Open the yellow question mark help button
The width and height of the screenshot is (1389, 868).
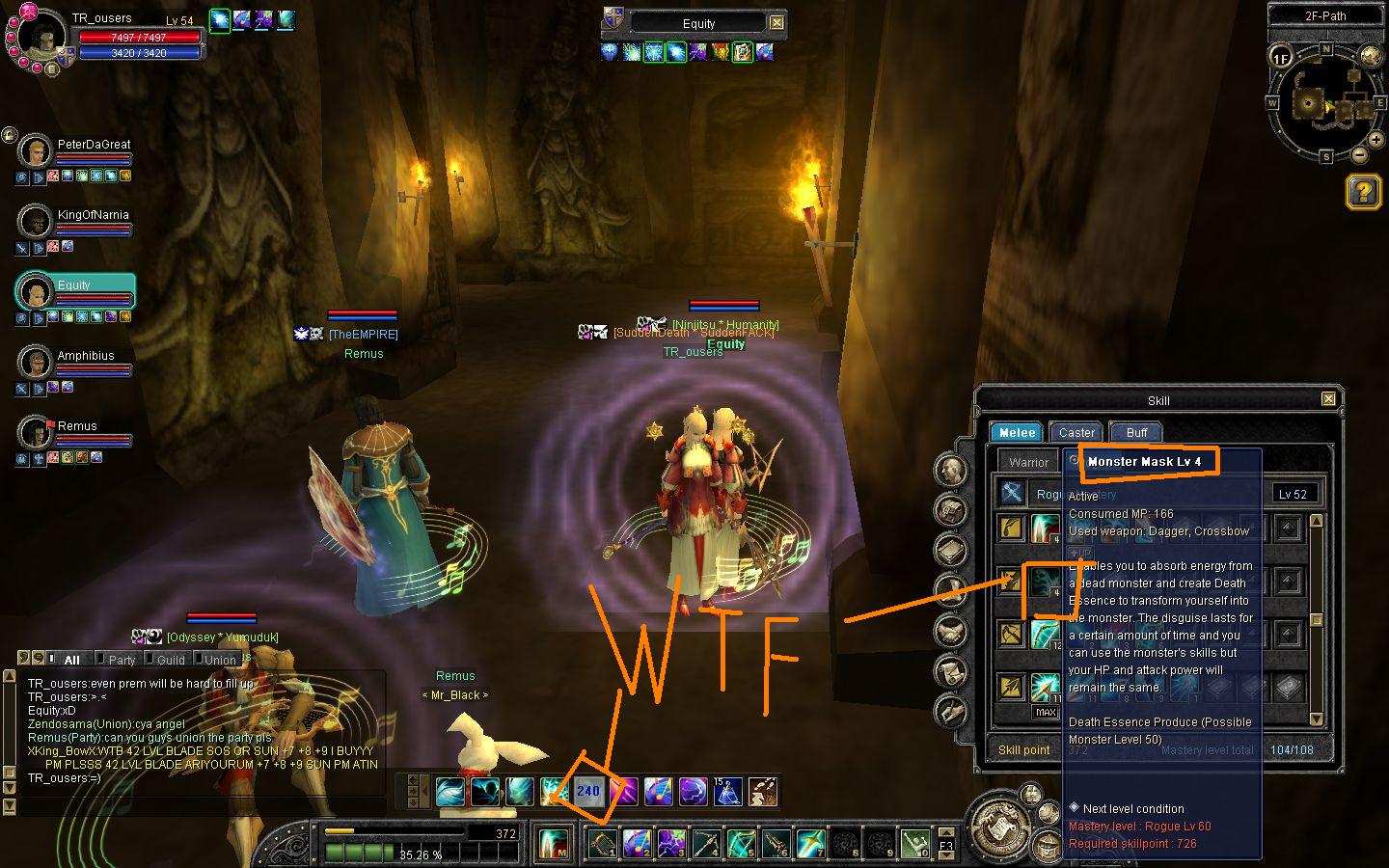pos(1363,192)
